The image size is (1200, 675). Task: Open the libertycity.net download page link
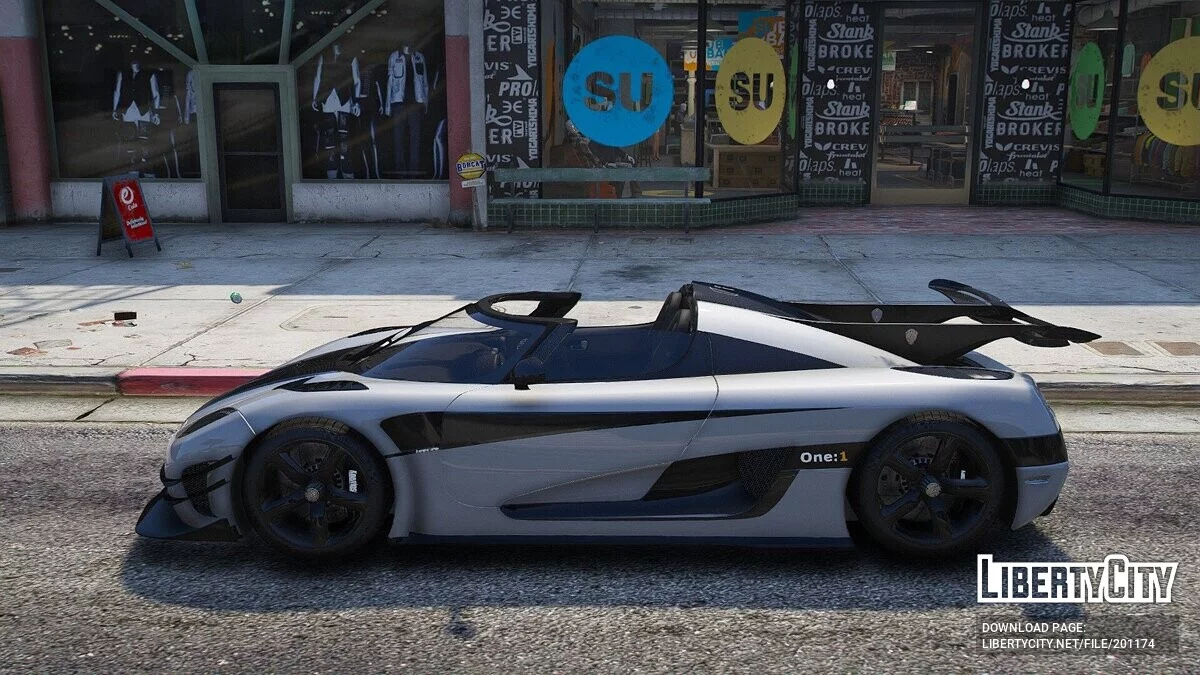pyautogui.click(x=1068, y=644)
